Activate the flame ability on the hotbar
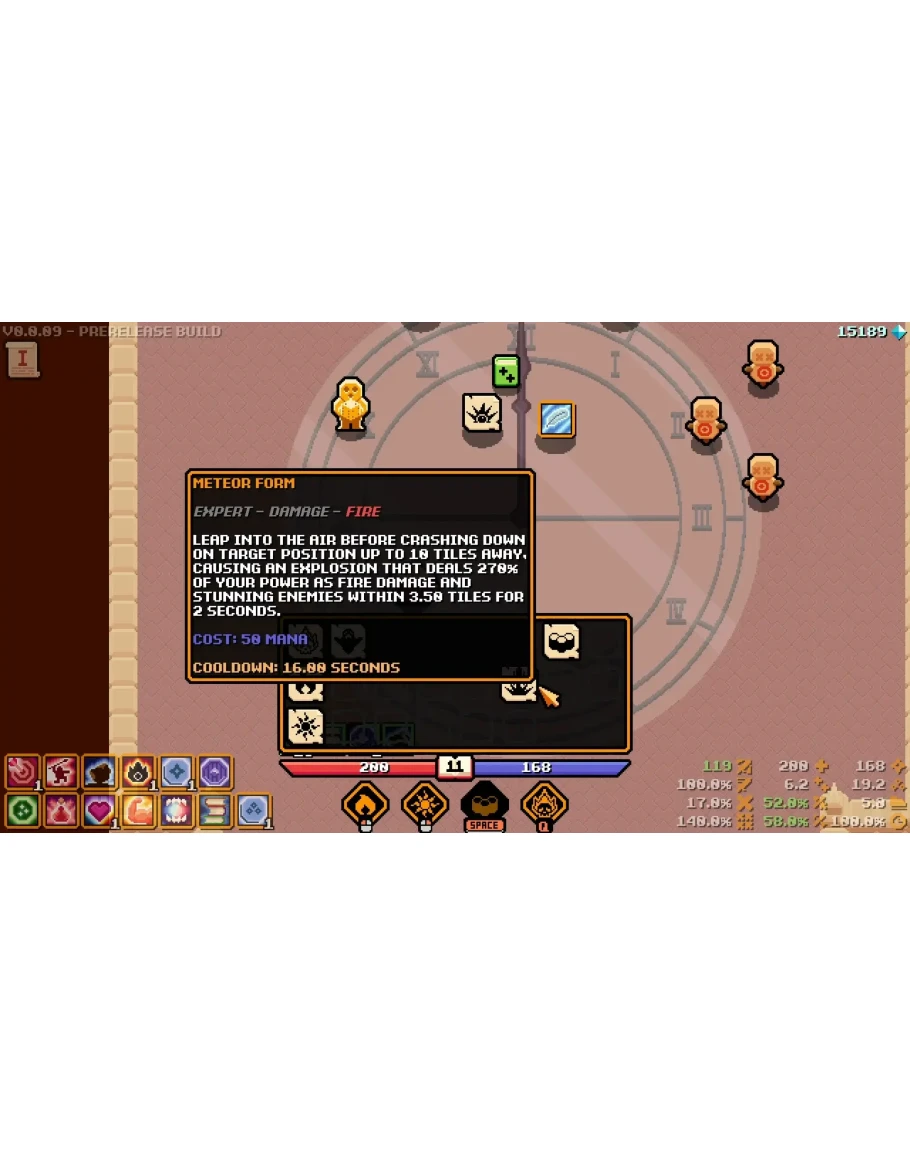 tap(365, 803)
